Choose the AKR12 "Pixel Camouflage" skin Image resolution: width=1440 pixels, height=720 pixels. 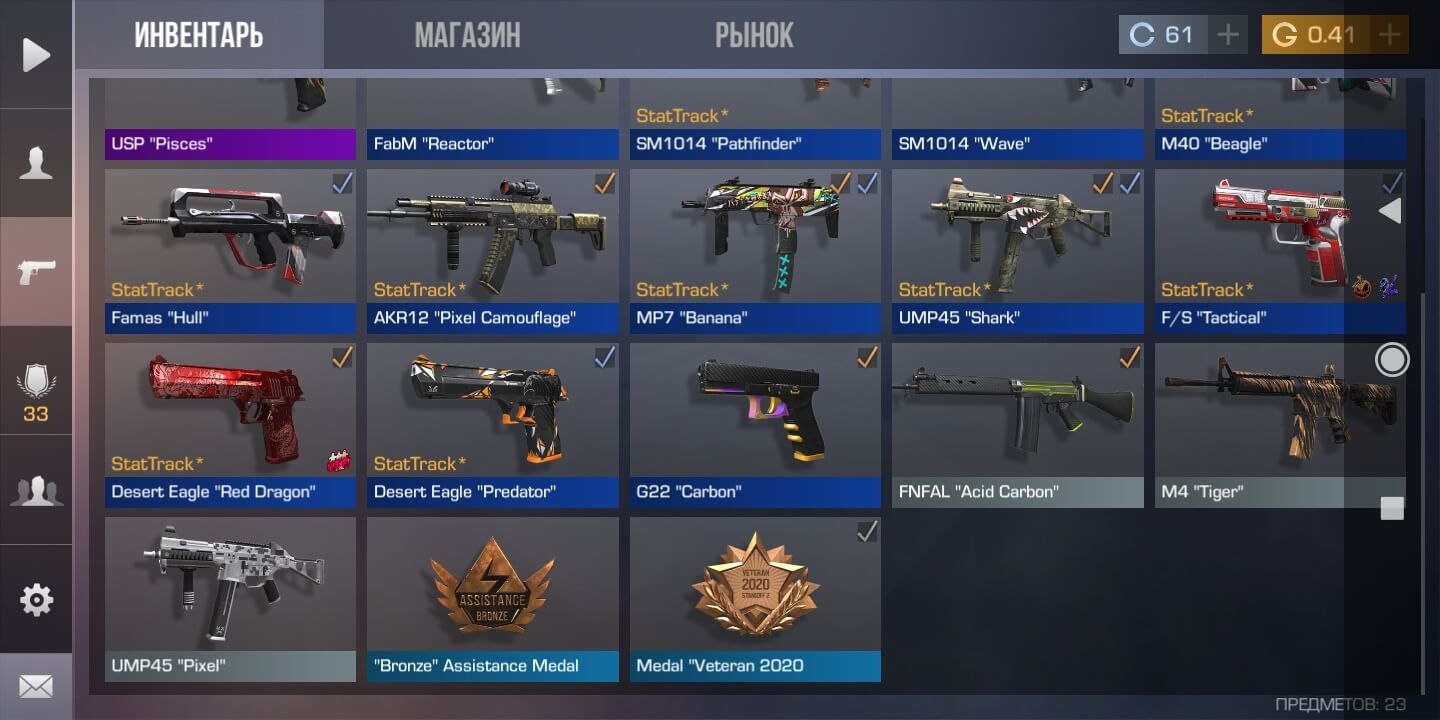tap(492, 250)
